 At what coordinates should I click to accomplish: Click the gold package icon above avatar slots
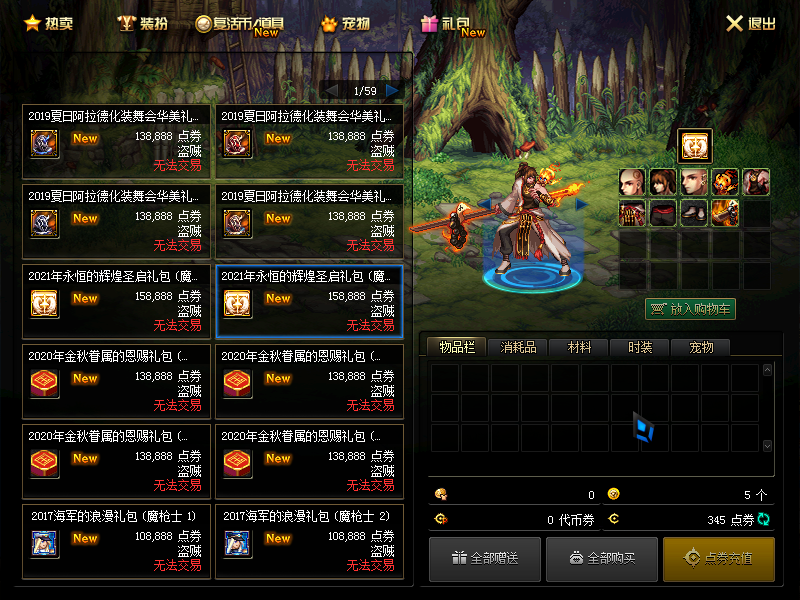click(x=694, y=146)
